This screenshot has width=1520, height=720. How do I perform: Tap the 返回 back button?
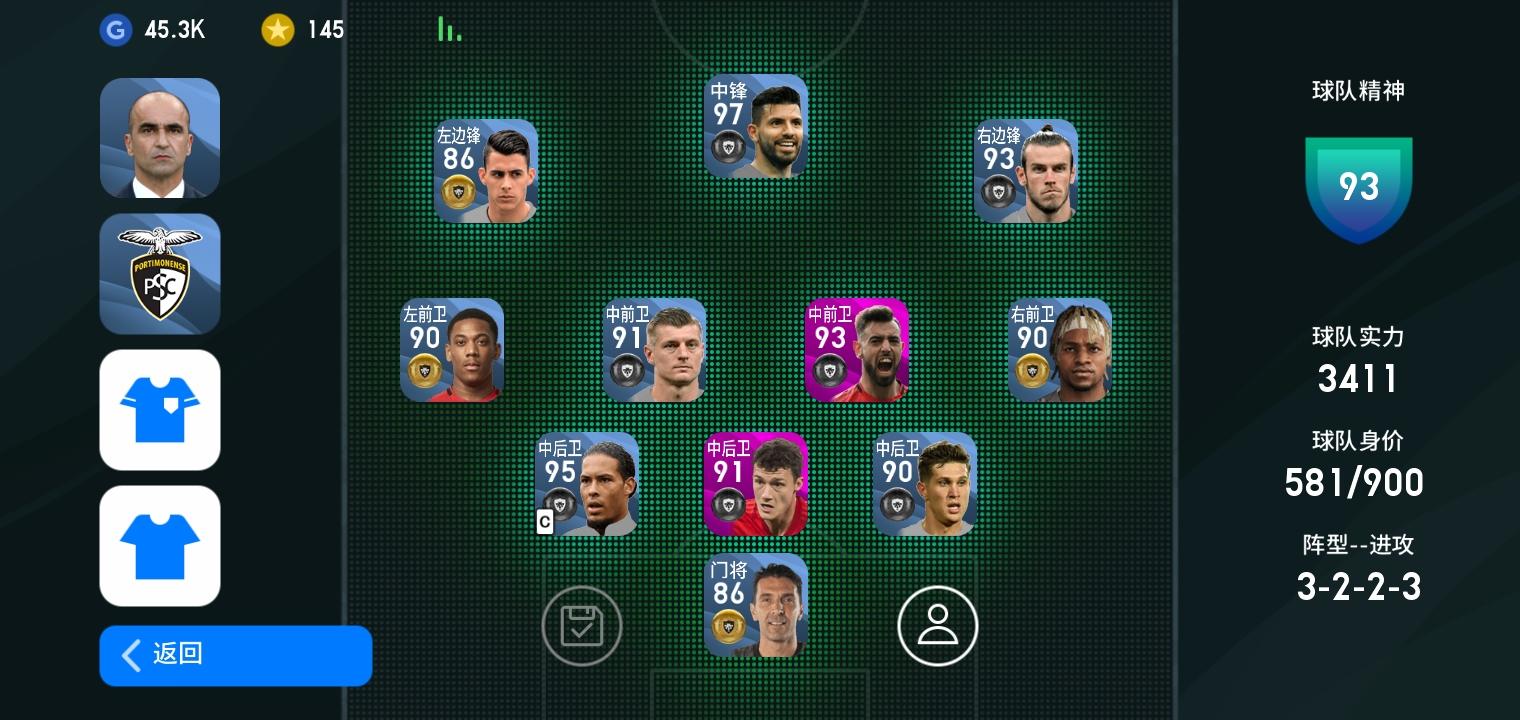tap(235, 655)
